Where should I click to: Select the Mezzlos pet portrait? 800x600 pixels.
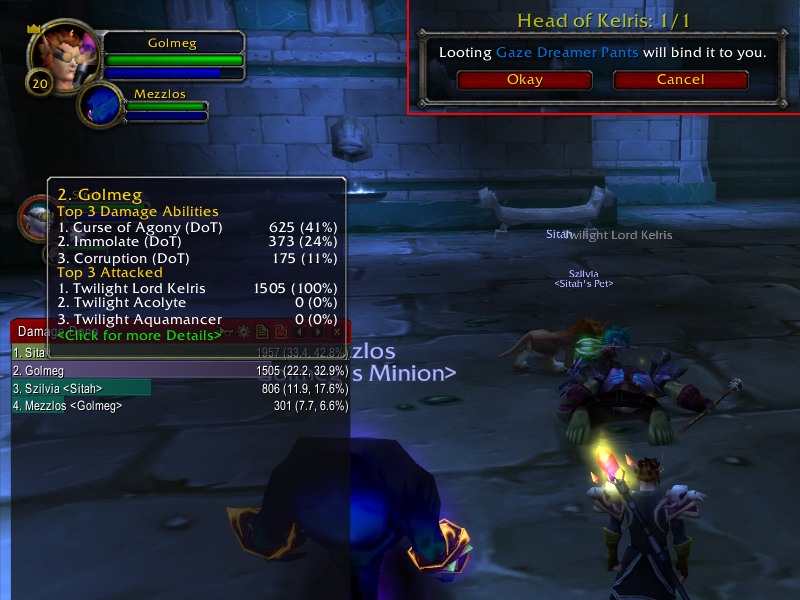coord(100,104)
